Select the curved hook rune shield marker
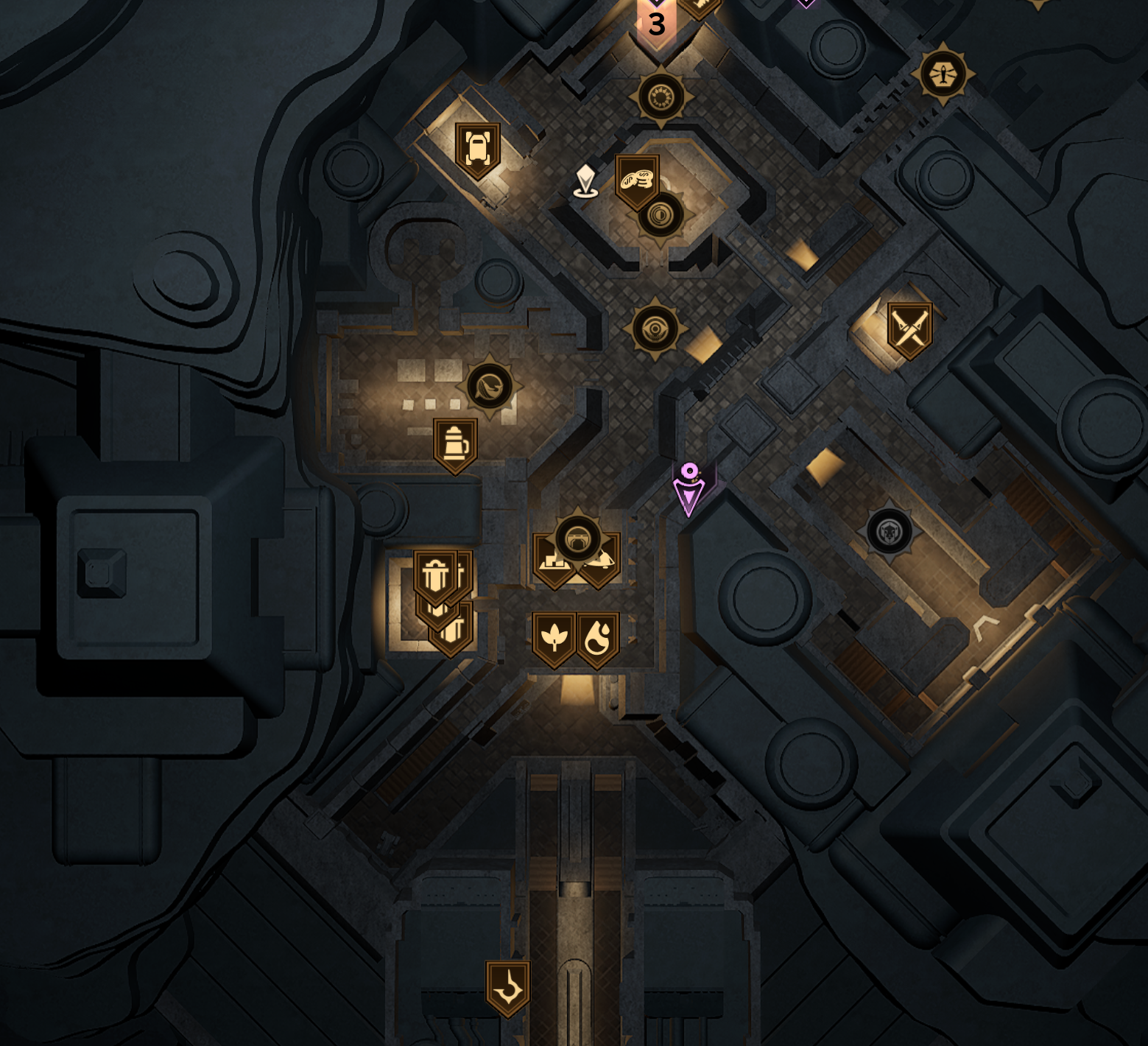 point(507,986)
